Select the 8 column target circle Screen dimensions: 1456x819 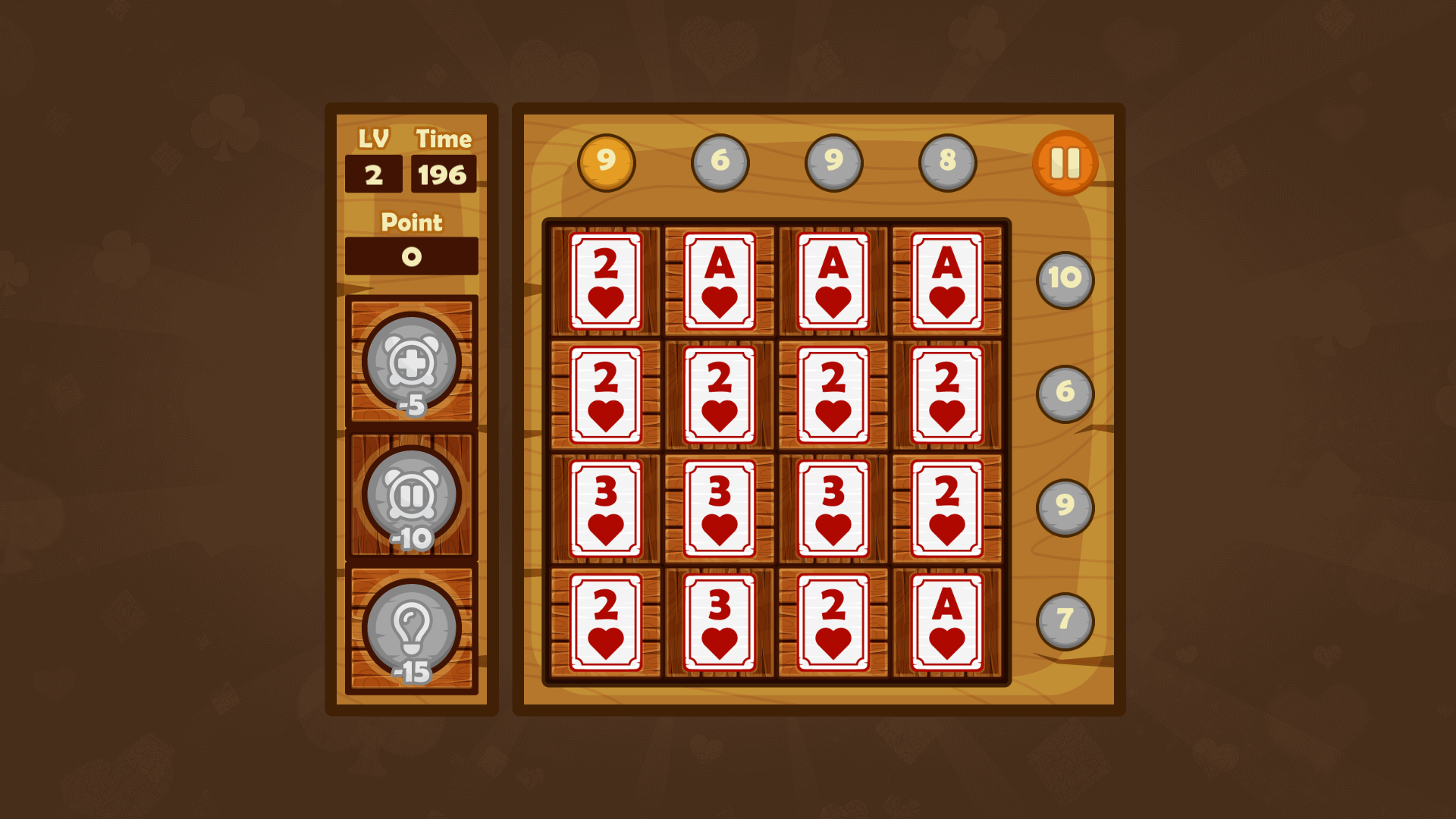948,161
